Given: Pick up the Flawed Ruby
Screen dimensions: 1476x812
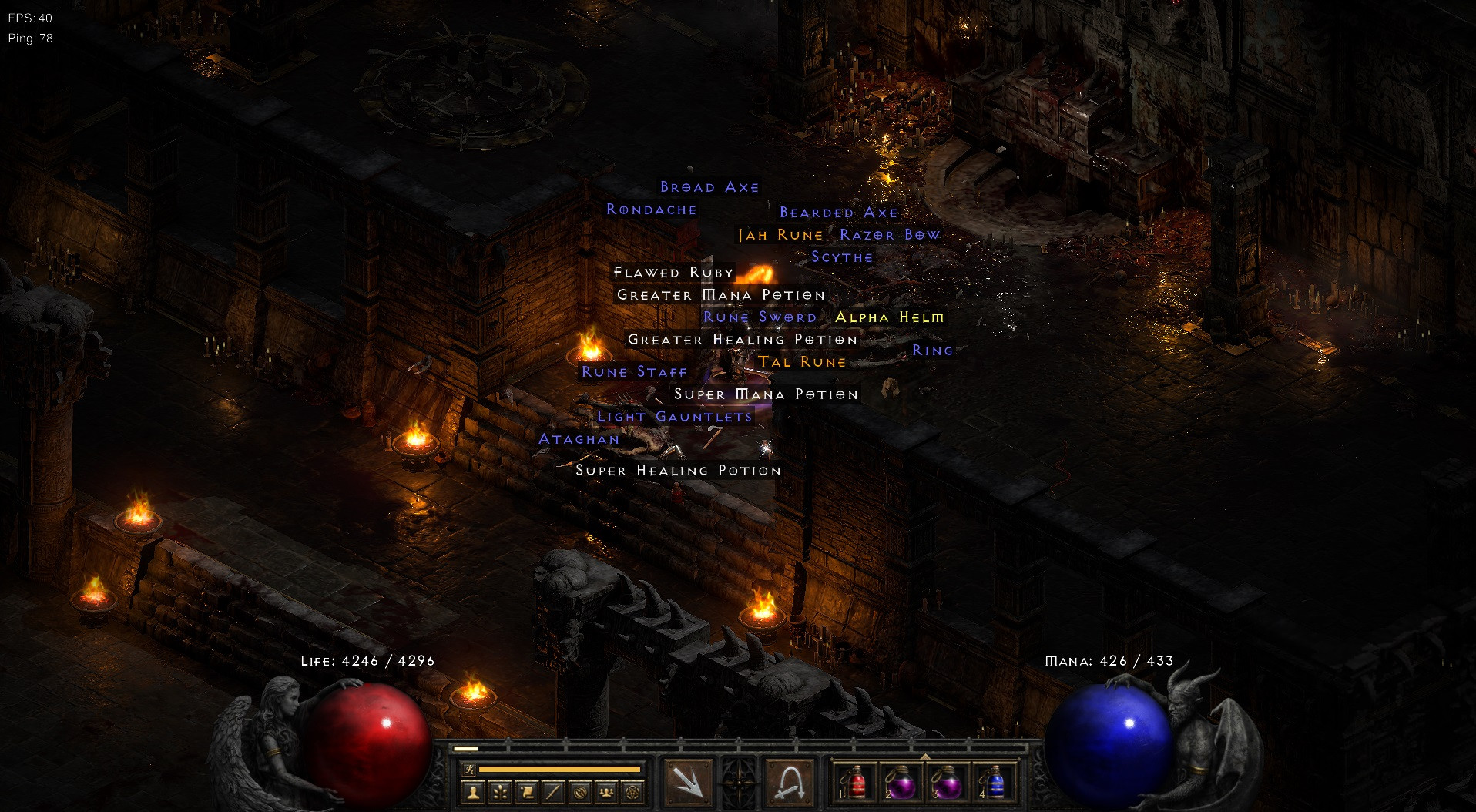Looking at the screenshot, I should pos(673,272).
